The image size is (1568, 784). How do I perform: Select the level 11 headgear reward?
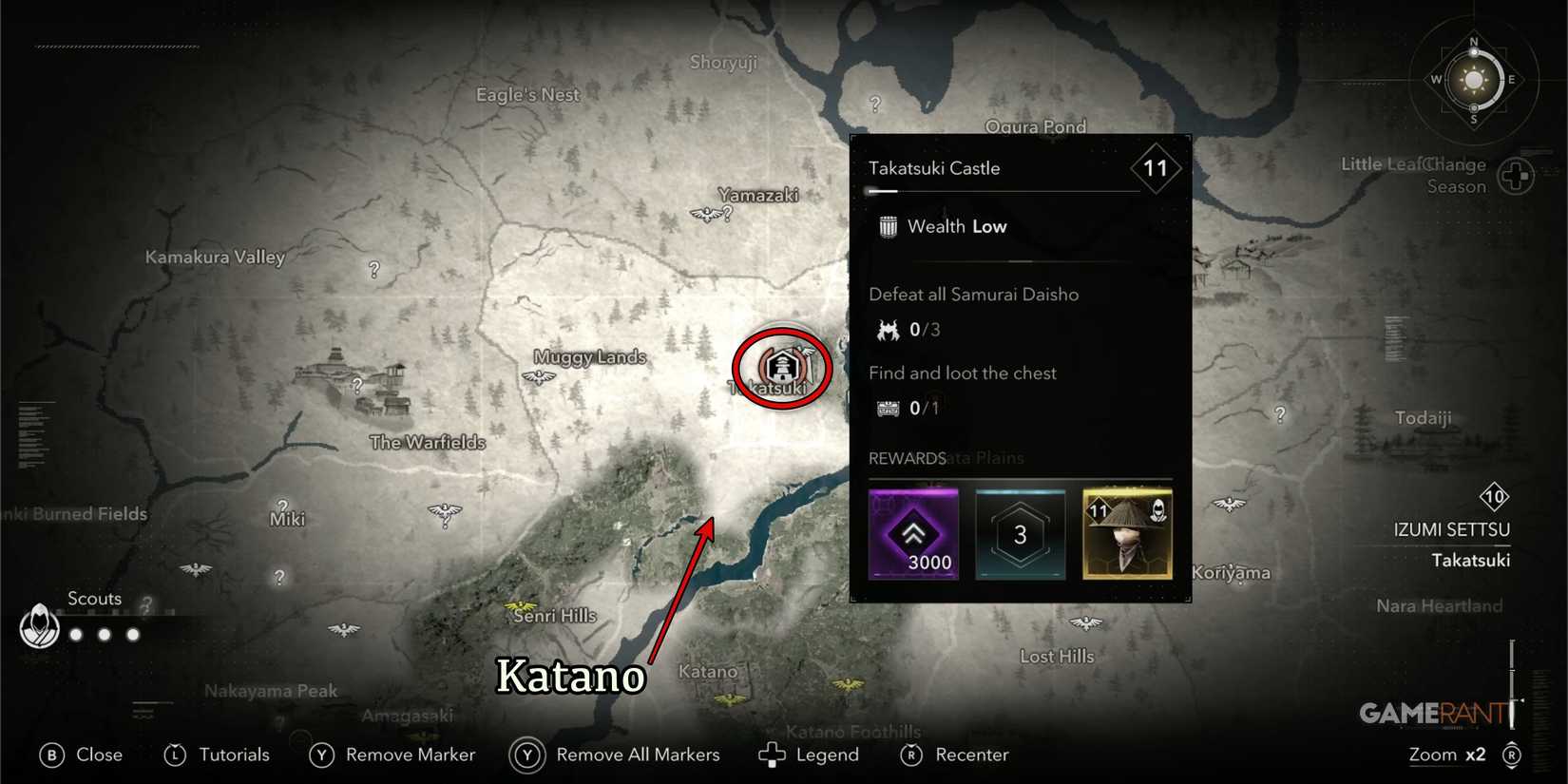[x=1127, y=534]
